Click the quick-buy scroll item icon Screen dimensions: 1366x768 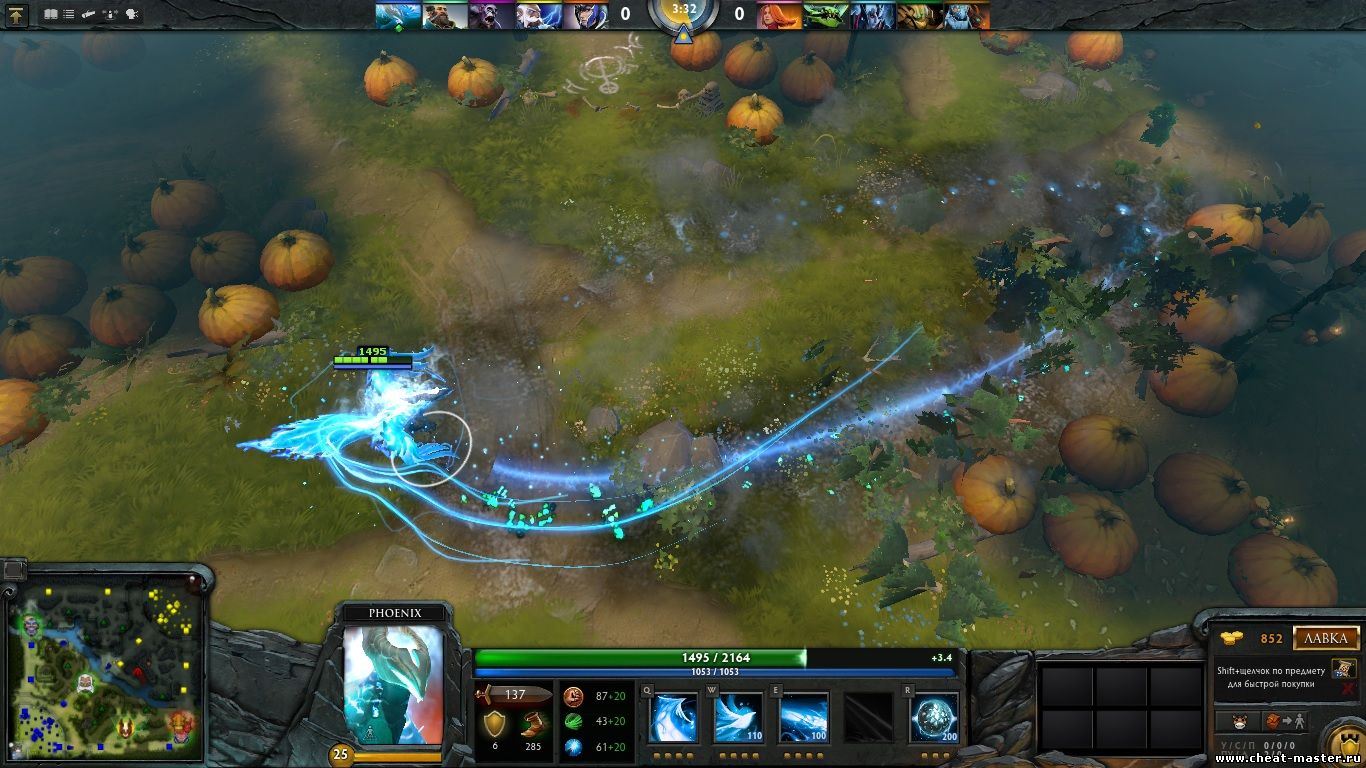(1343, 669)
